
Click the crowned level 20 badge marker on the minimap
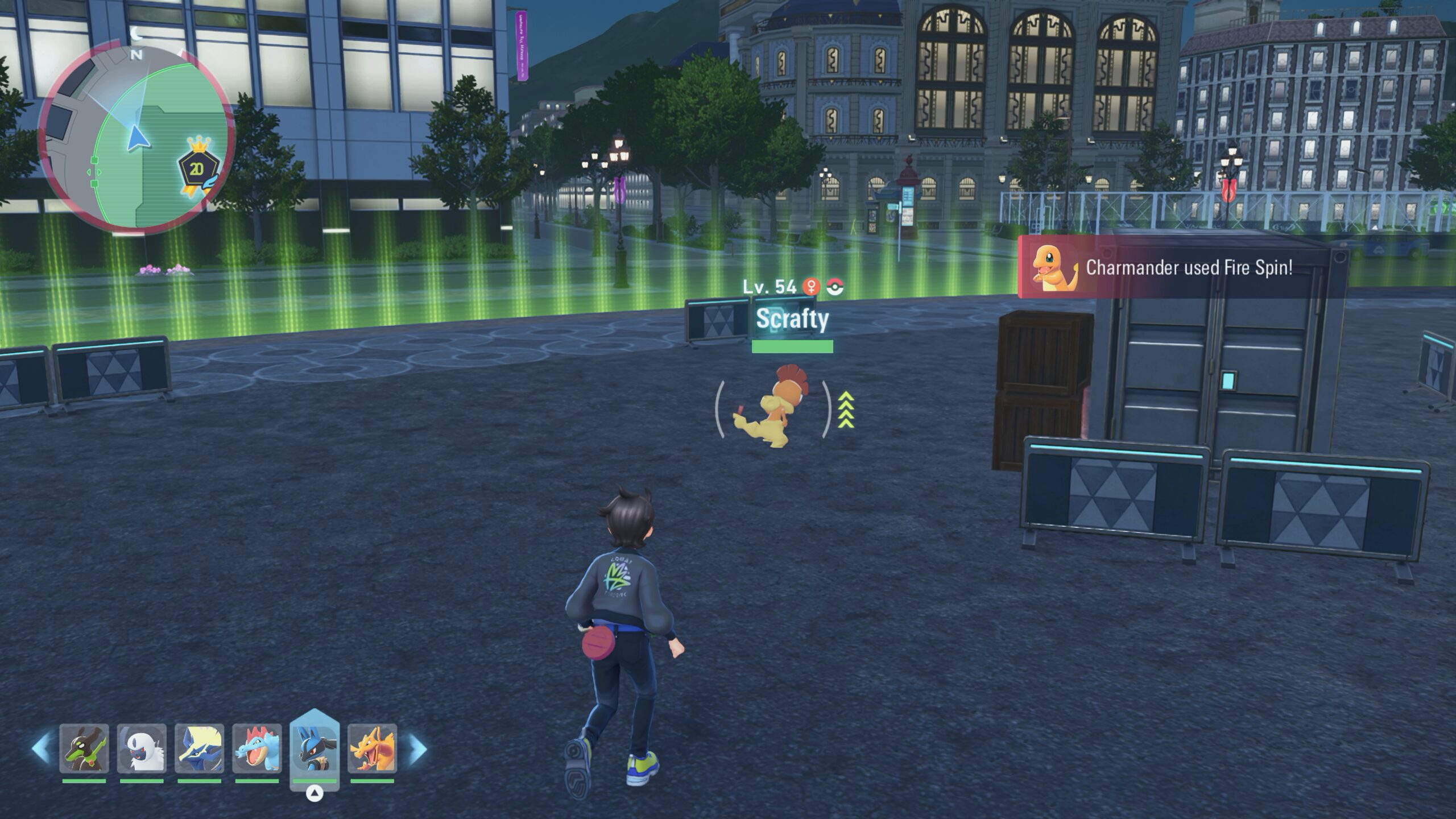click(x=198, y=167)
